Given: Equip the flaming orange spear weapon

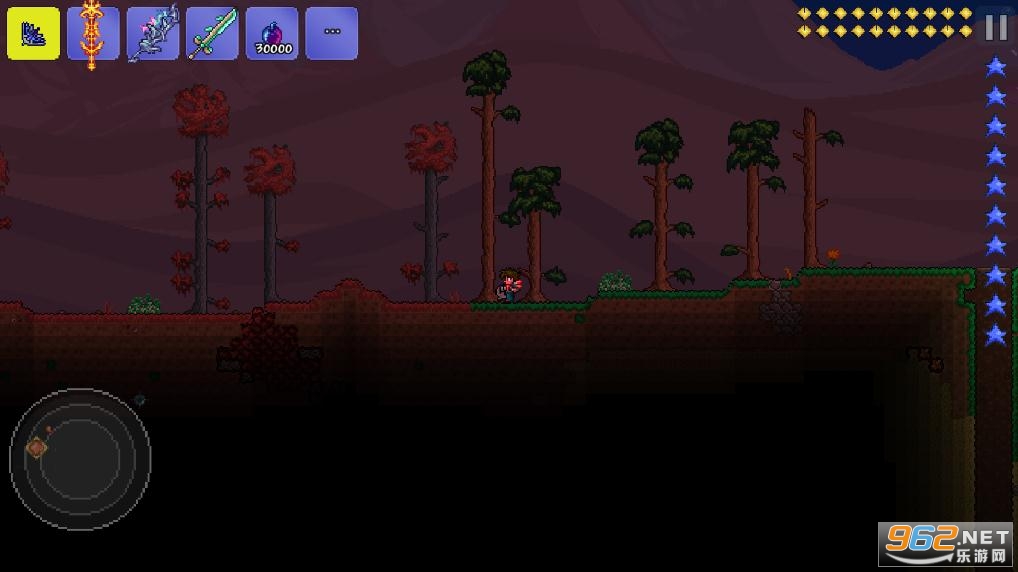Looking at the screenshot, I should [93, 33].
